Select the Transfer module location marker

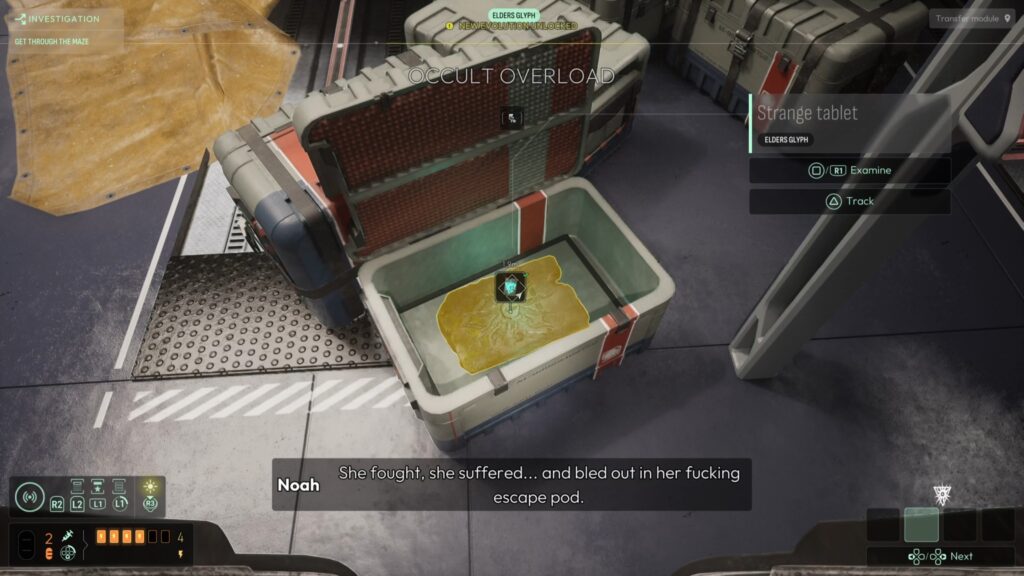click(969, 18)
